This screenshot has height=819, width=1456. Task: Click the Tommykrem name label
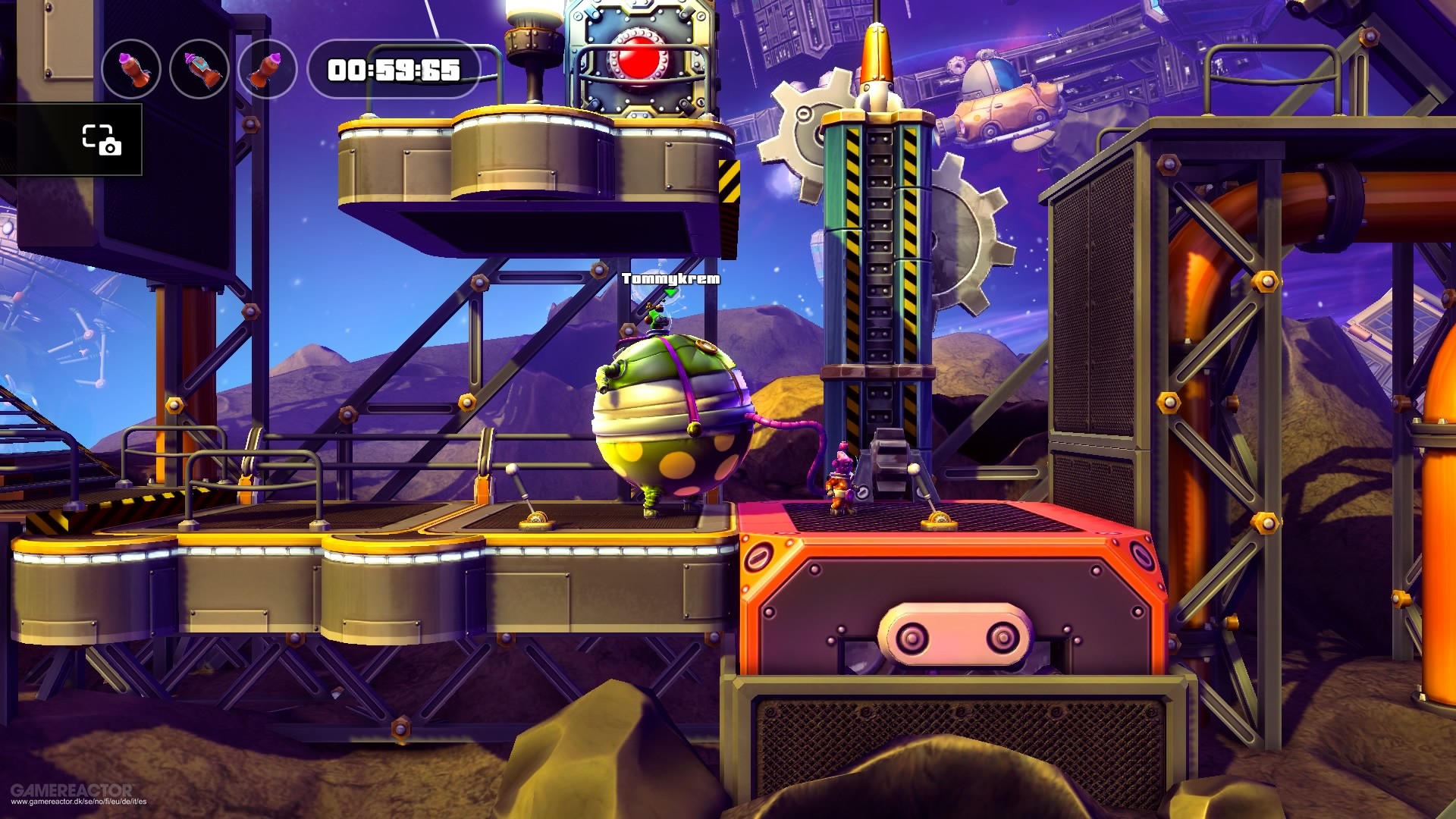(670, 279)
